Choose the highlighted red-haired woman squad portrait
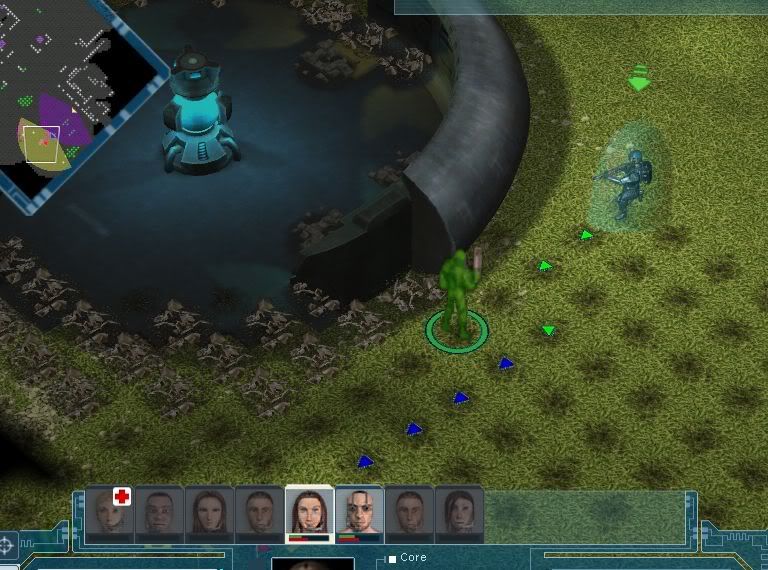Viewport: 768px width, 570px height. point(309,512)
